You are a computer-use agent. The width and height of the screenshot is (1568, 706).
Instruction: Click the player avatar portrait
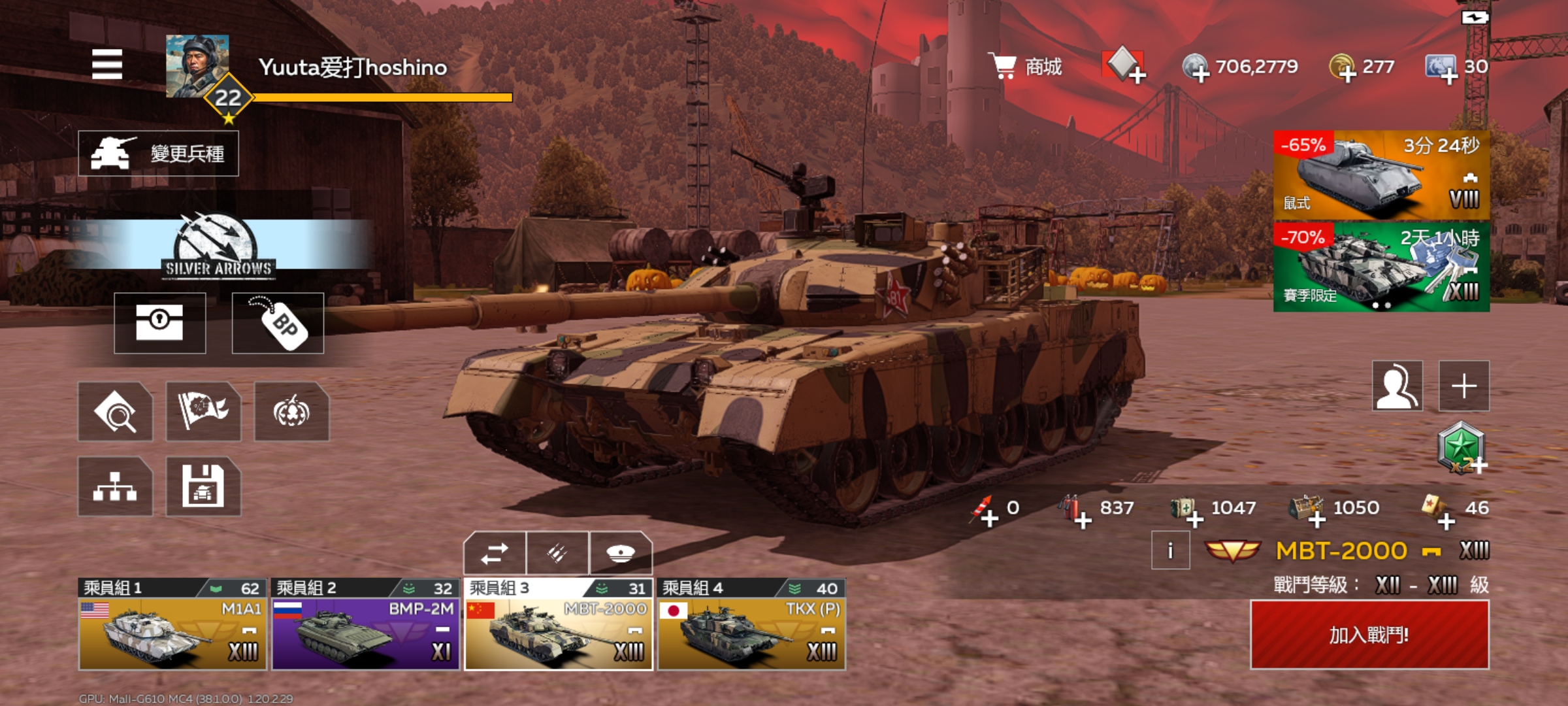197,66
